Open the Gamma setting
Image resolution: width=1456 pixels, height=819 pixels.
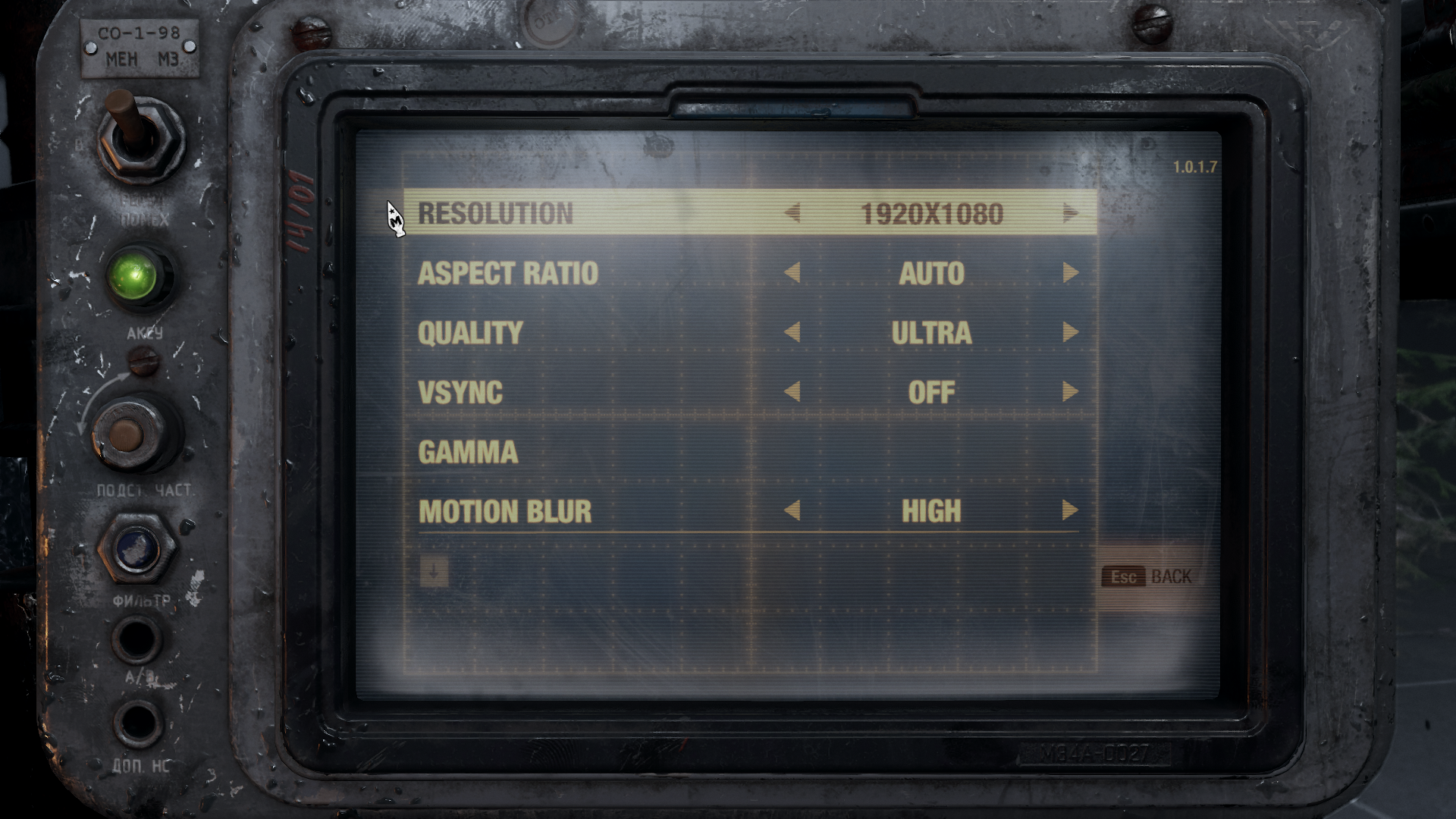[468, 452]
